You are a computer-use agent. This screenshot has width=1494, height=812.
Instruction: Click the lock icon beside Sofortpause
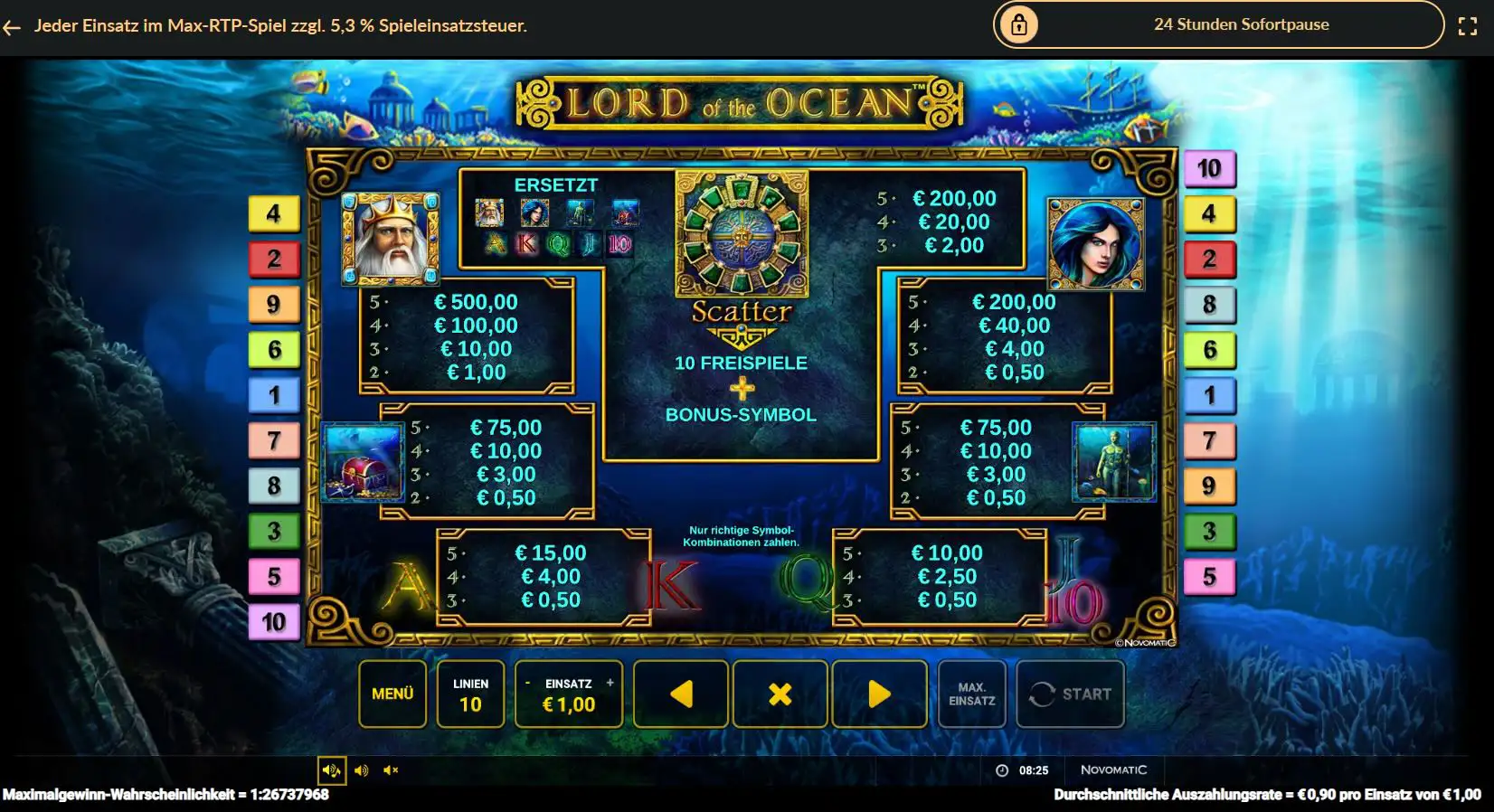[x=1020, y=24]
